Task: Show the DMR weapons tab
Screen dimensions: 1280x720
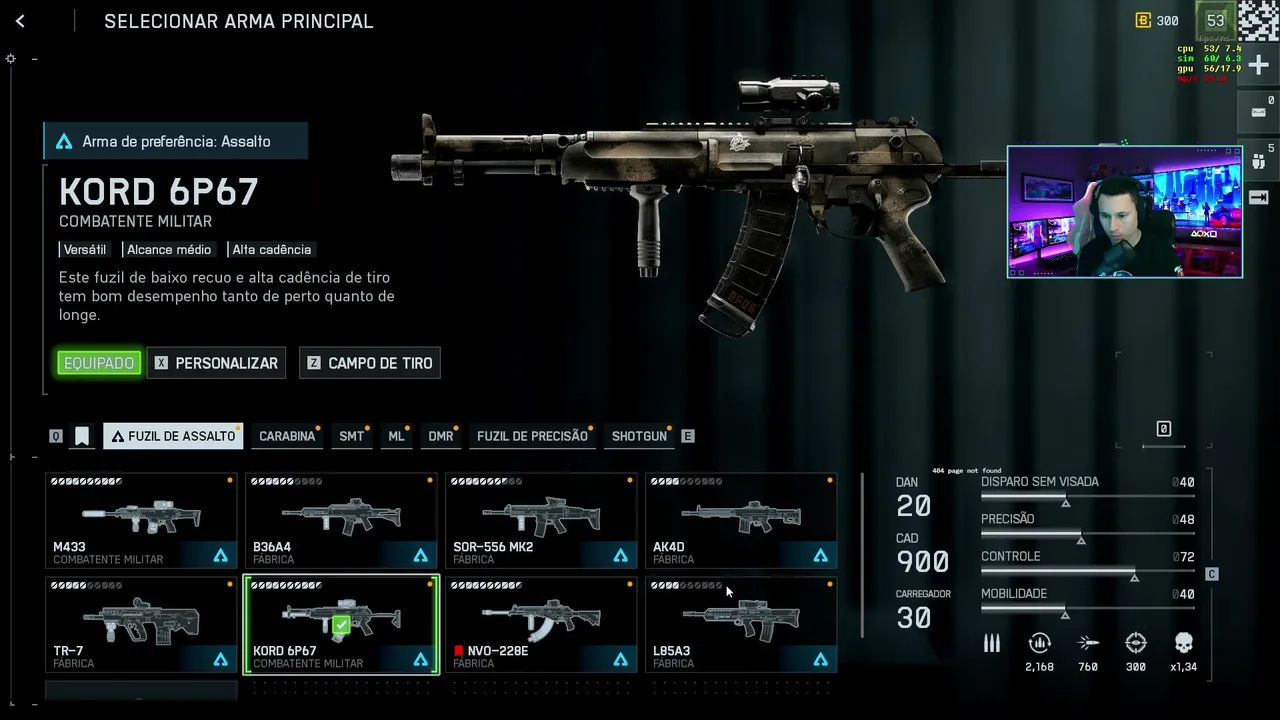Action: (x=441, y=436)
